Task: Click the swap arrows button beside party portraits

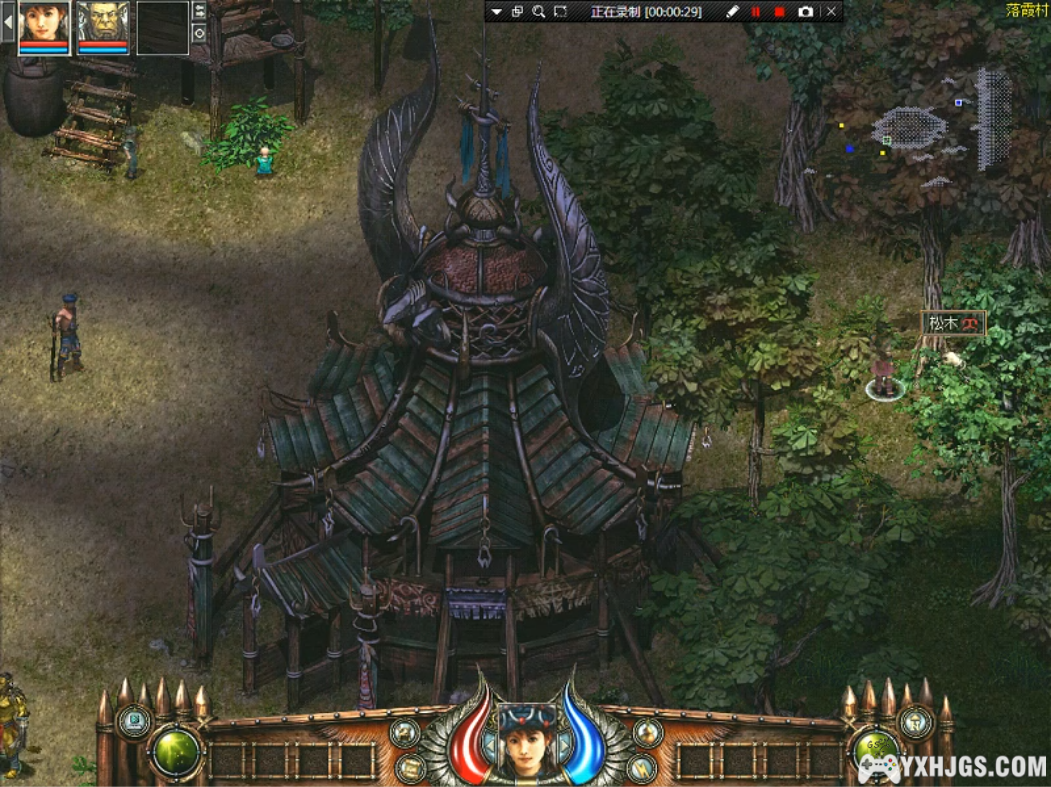Action: point(199,10)
